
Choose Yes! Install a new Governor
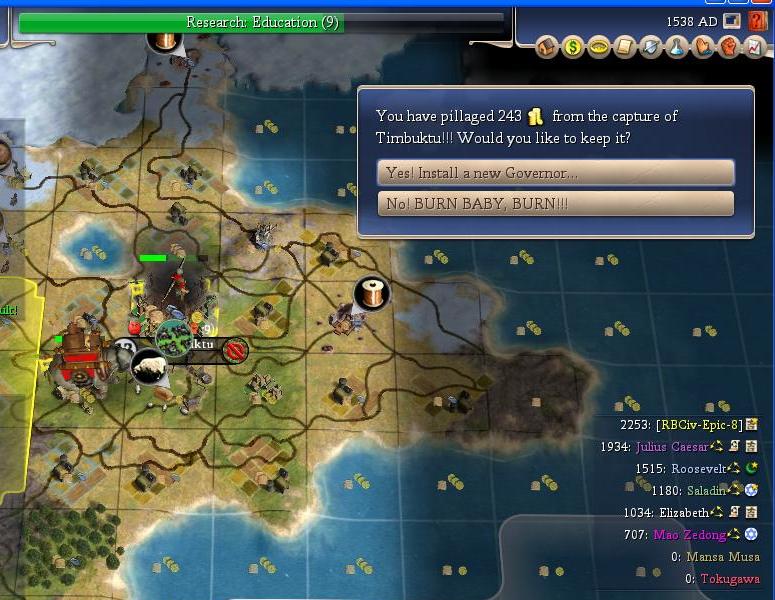[x=555, y=173]
